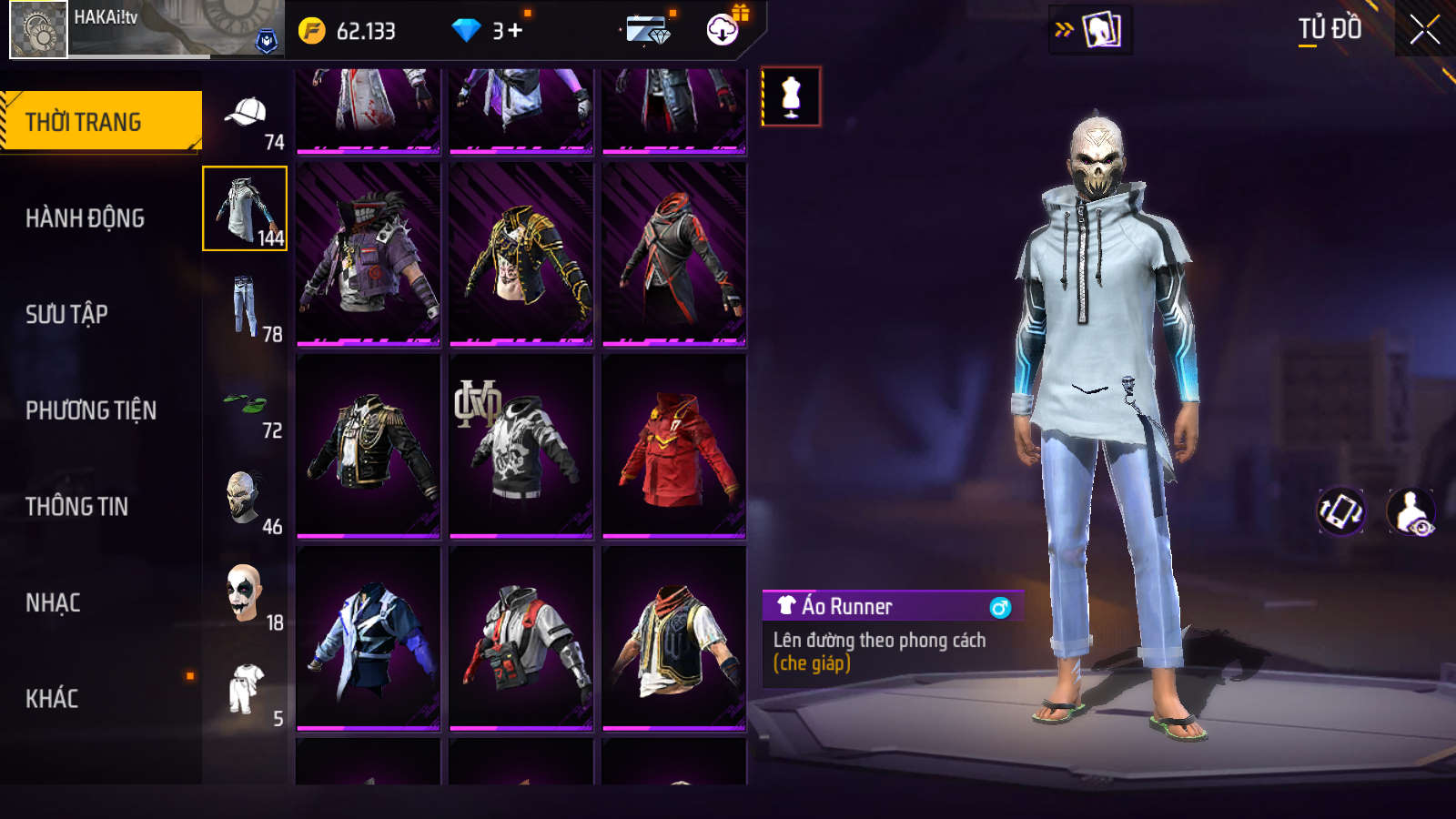The height and width of the screenshot is (819, 1456).
Task: Open the Thông Tin info menu
Action: (x=76, y=507)
